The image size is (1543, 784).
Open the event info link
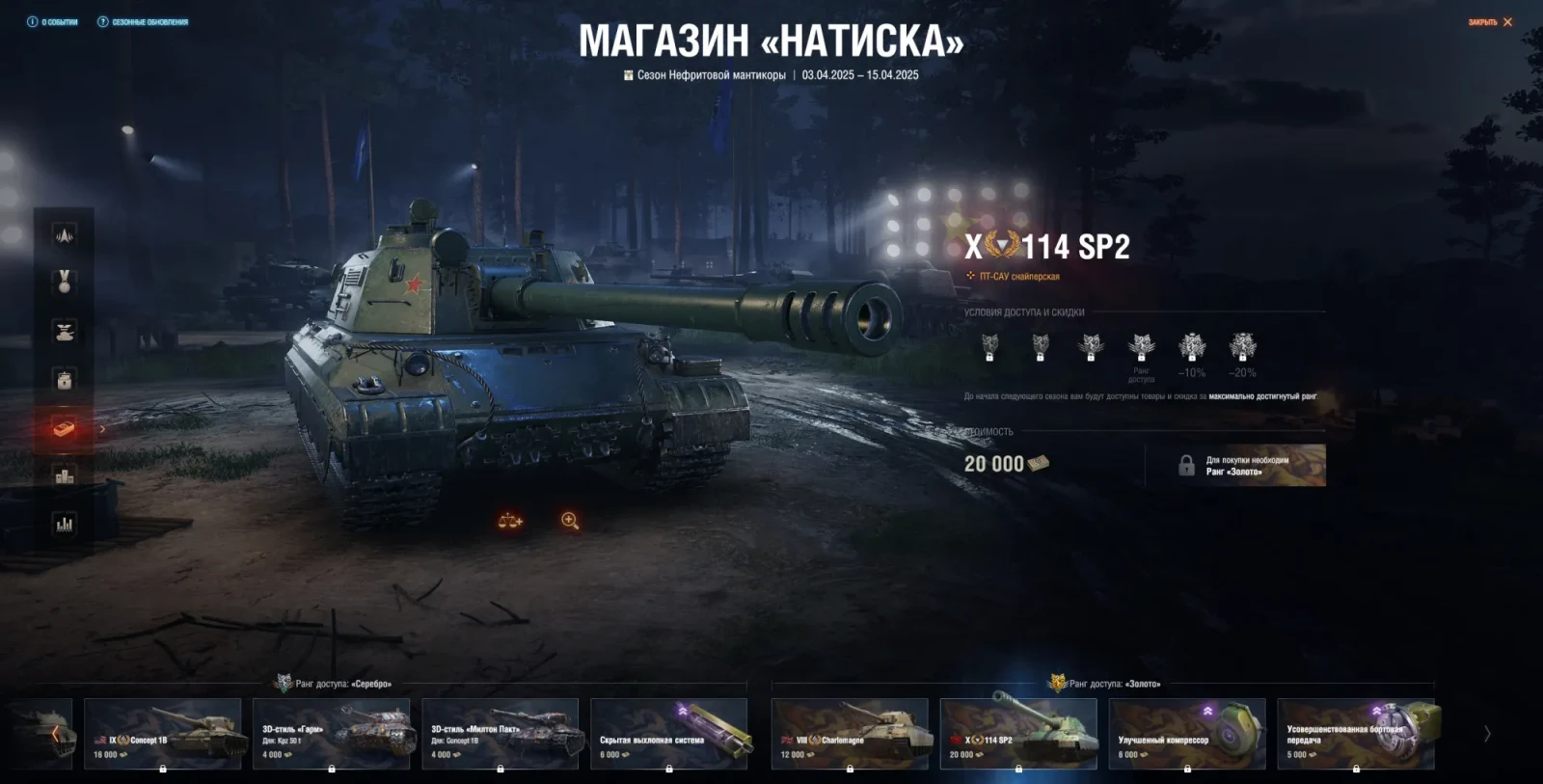(x=53, y=22)
